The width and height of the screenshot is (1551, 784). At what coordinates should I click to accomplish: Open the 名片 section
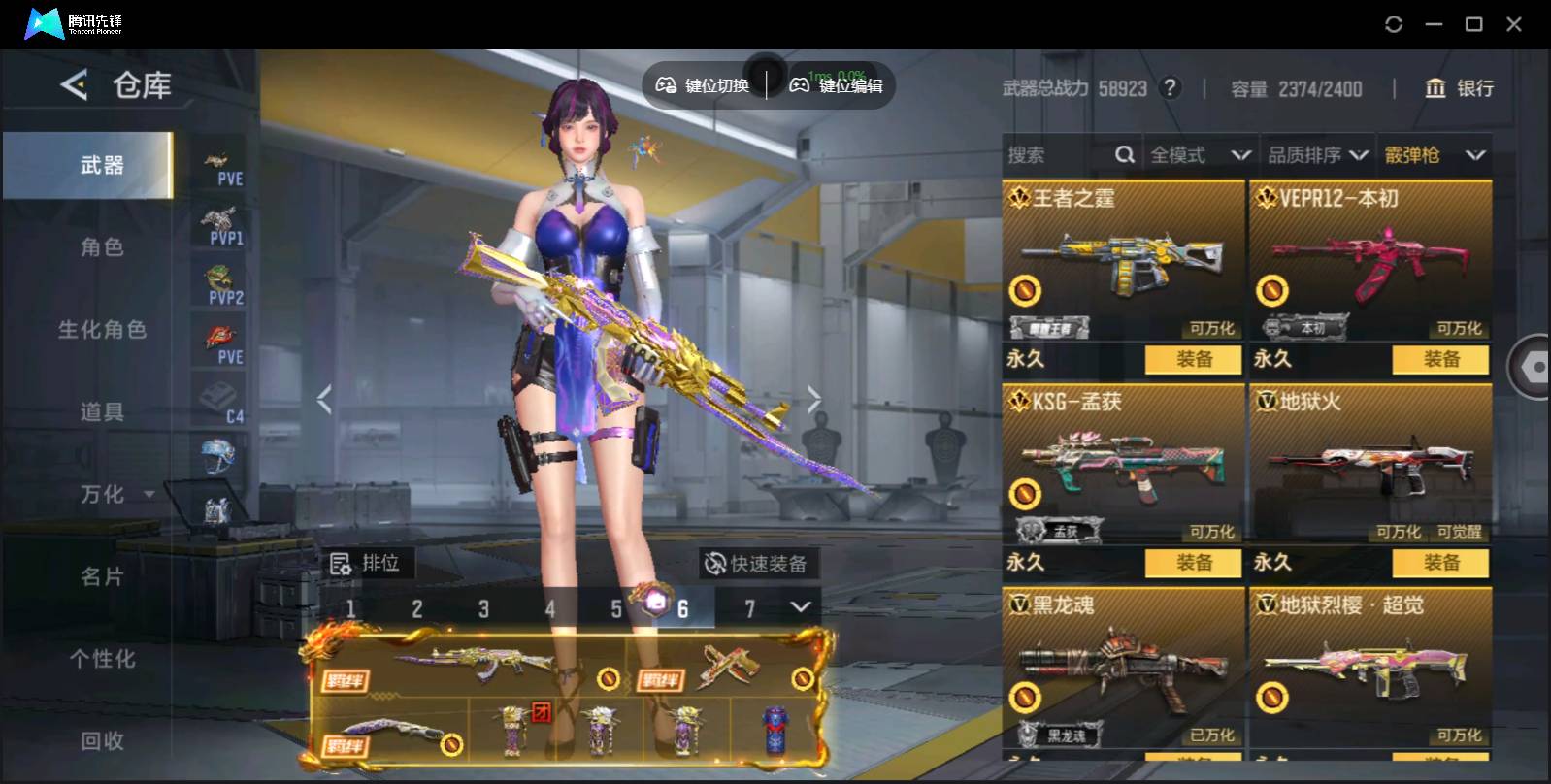102,577
